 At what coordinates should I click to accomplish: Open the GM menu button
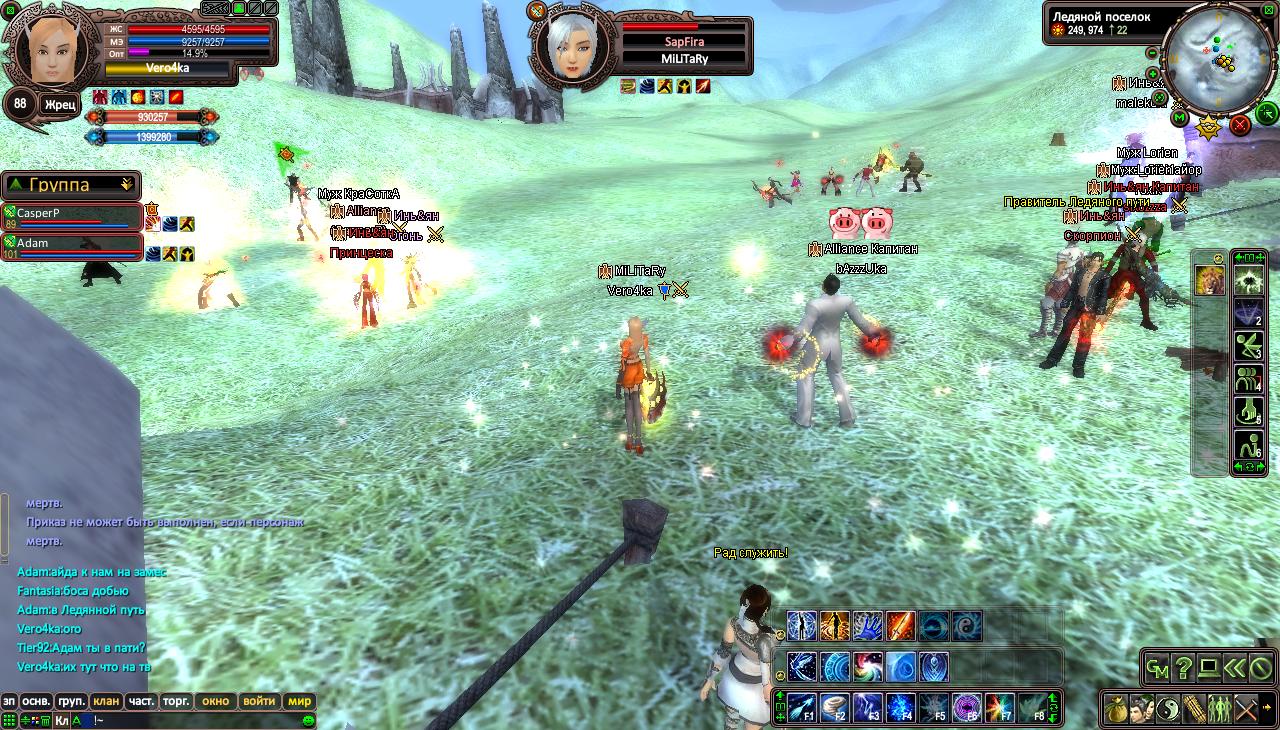[x=1157, y=667]
